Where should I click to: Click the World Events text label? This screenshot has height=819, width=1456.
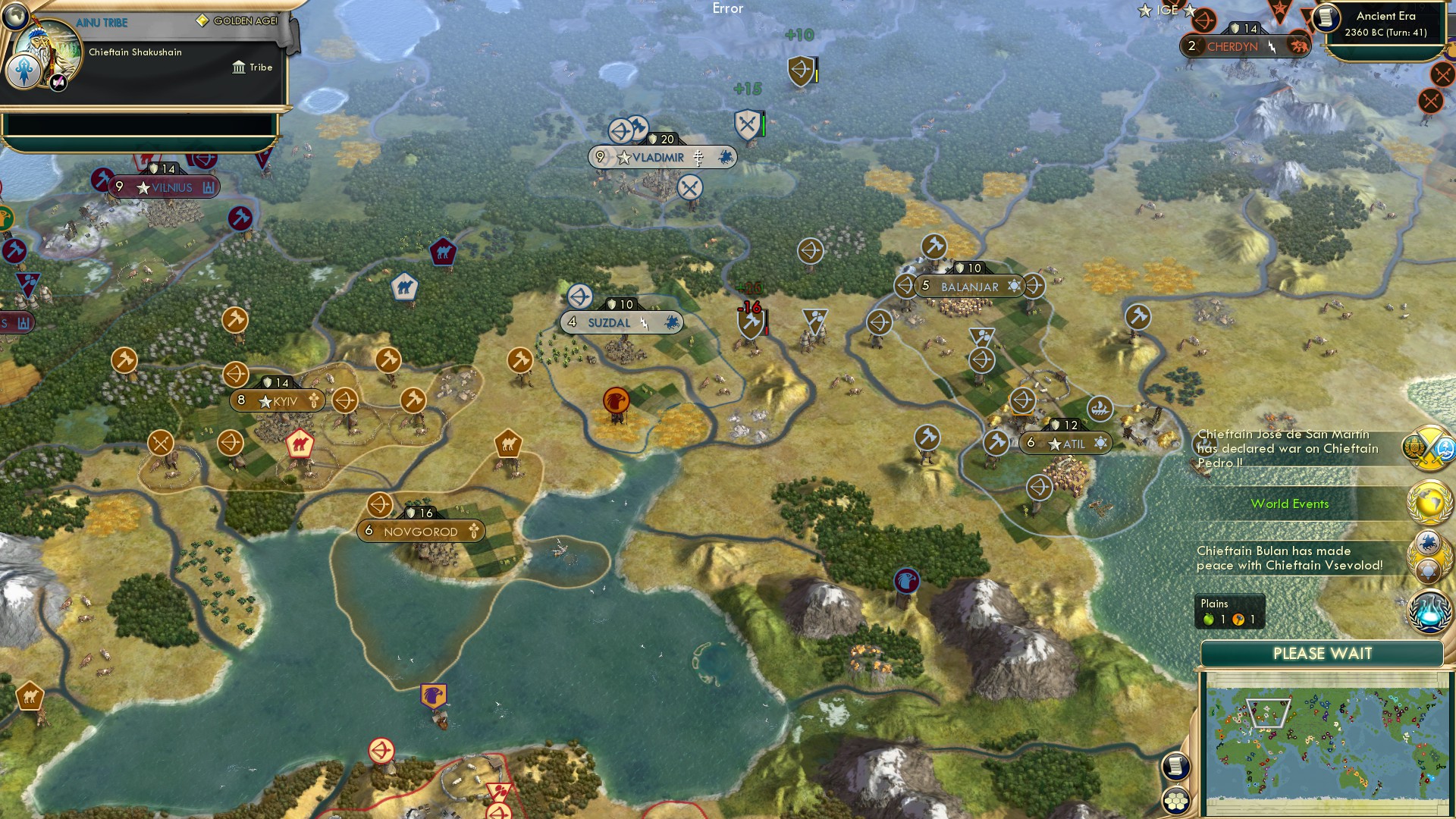1291,503
